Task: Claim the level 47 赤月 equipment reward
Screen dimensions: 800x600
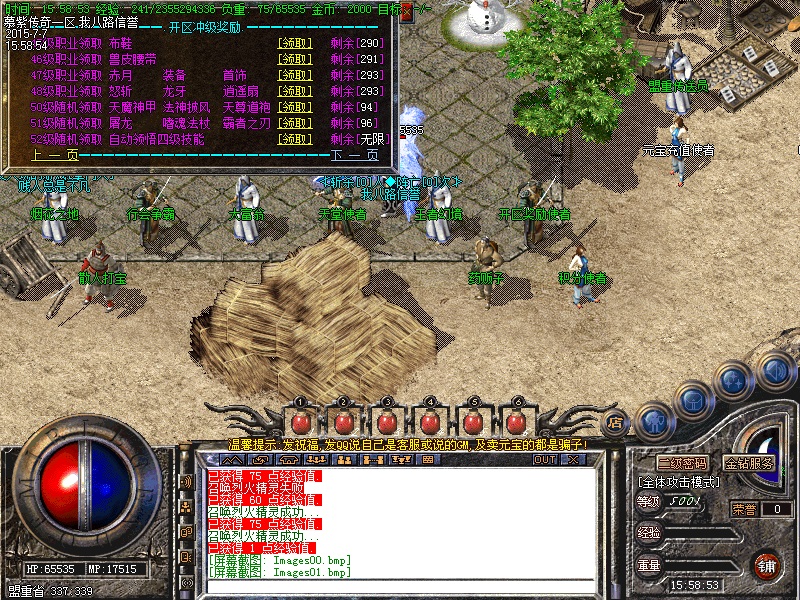Action: [295, 75]
